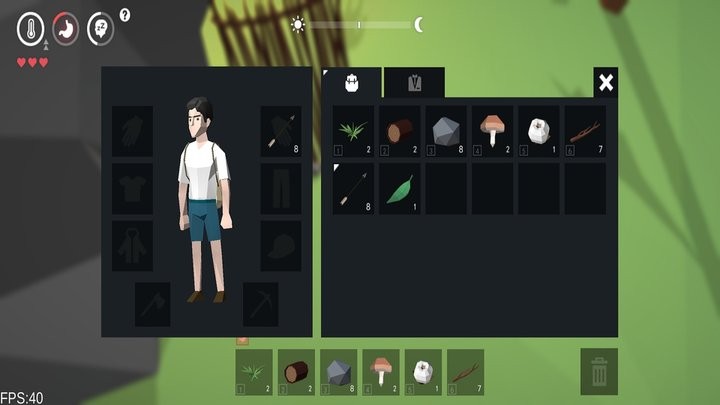Screen dimensions: 720x405
Task: Choose the pickaxe tool equipment slot
Action: [260, 303]
